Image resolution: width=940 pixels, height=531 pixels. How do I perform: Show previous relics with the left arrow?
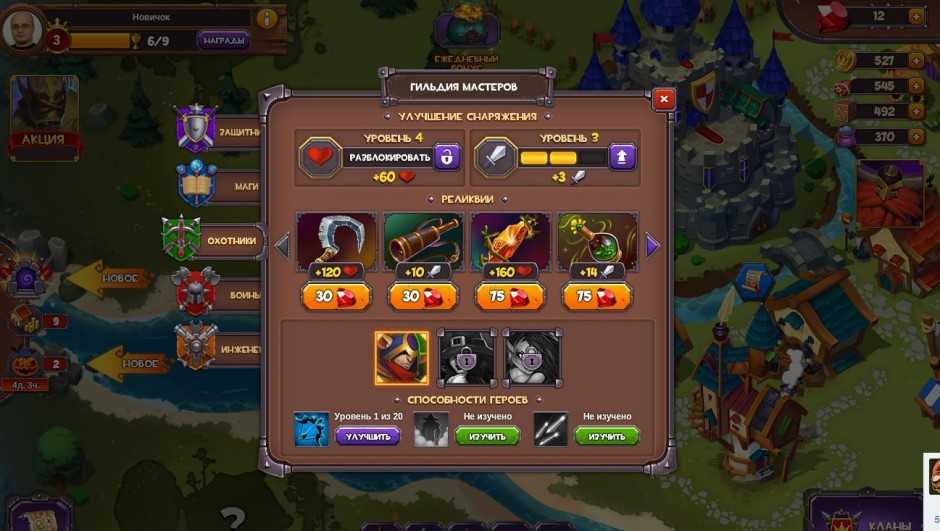tap(282, 245)
